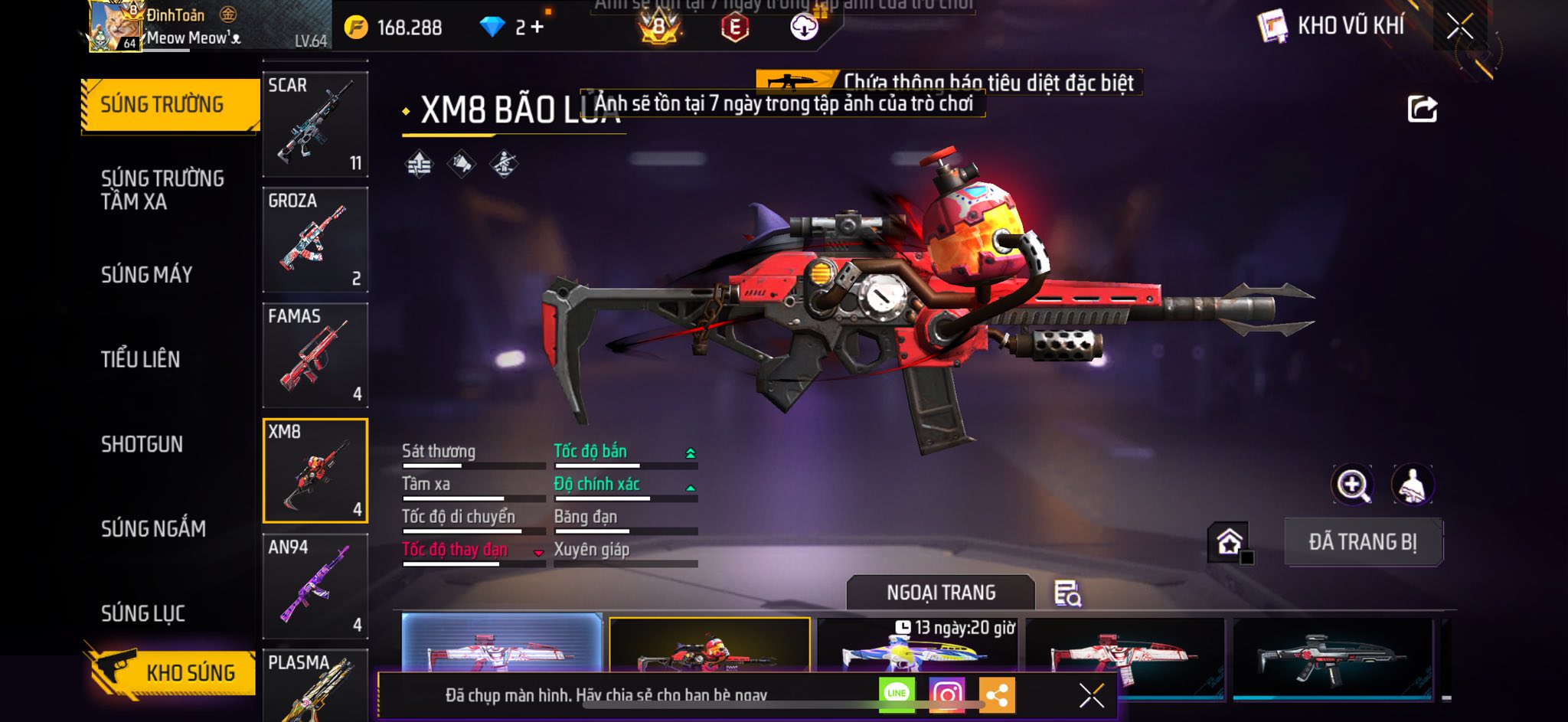Open the Súng Máy category
The width and height of the screenshot is (1568, 722).
coord(147,275)
